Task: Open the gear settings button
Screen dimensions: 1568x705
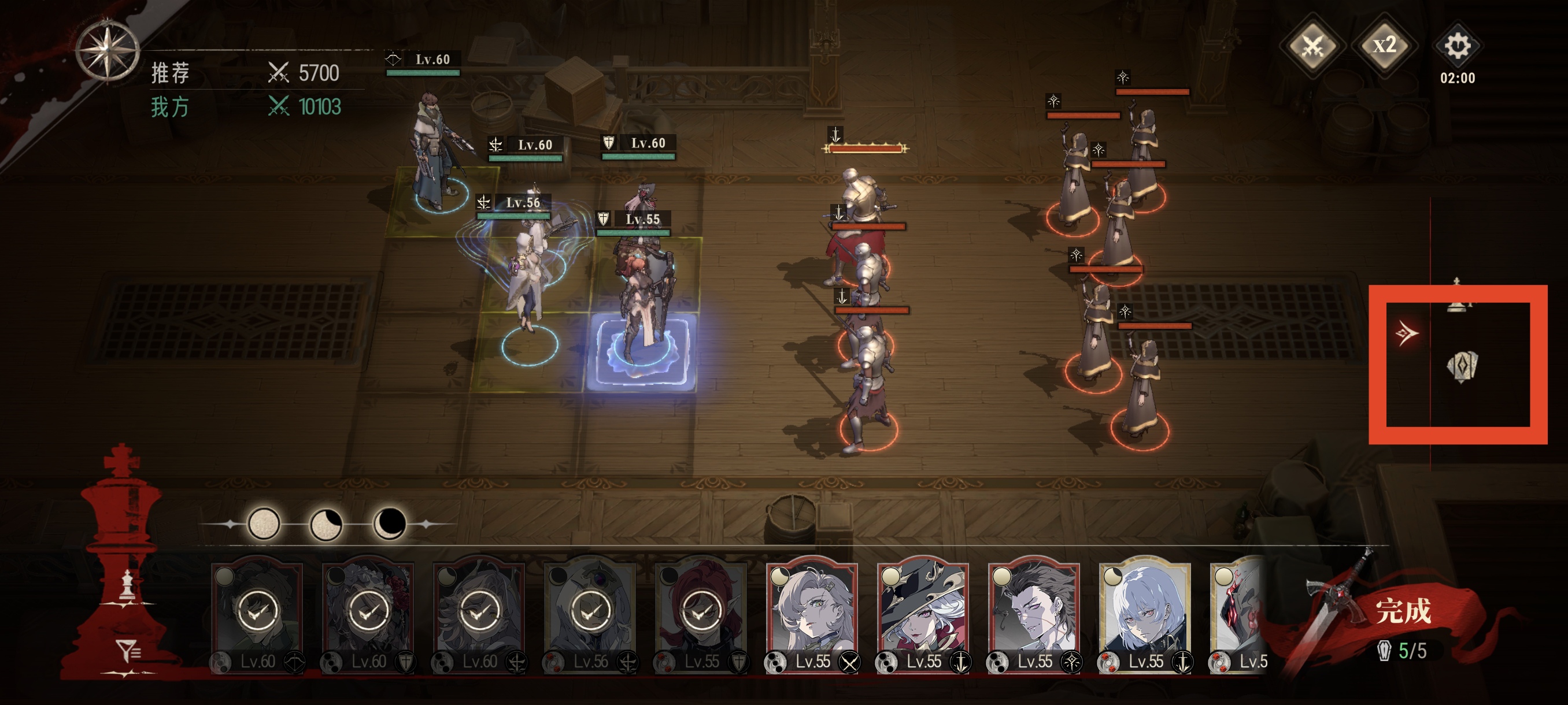Action: [x=1457, y=46]
